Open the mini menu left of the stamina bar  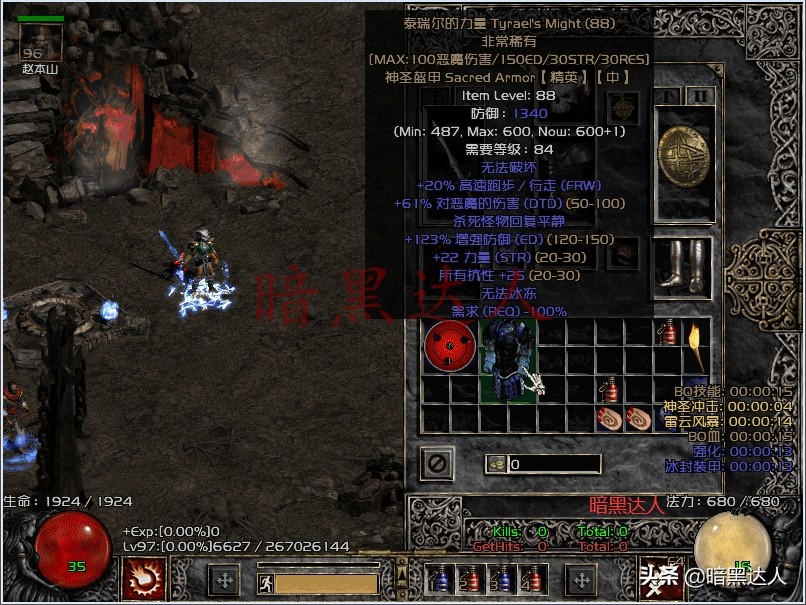click(x=226, y=580)
